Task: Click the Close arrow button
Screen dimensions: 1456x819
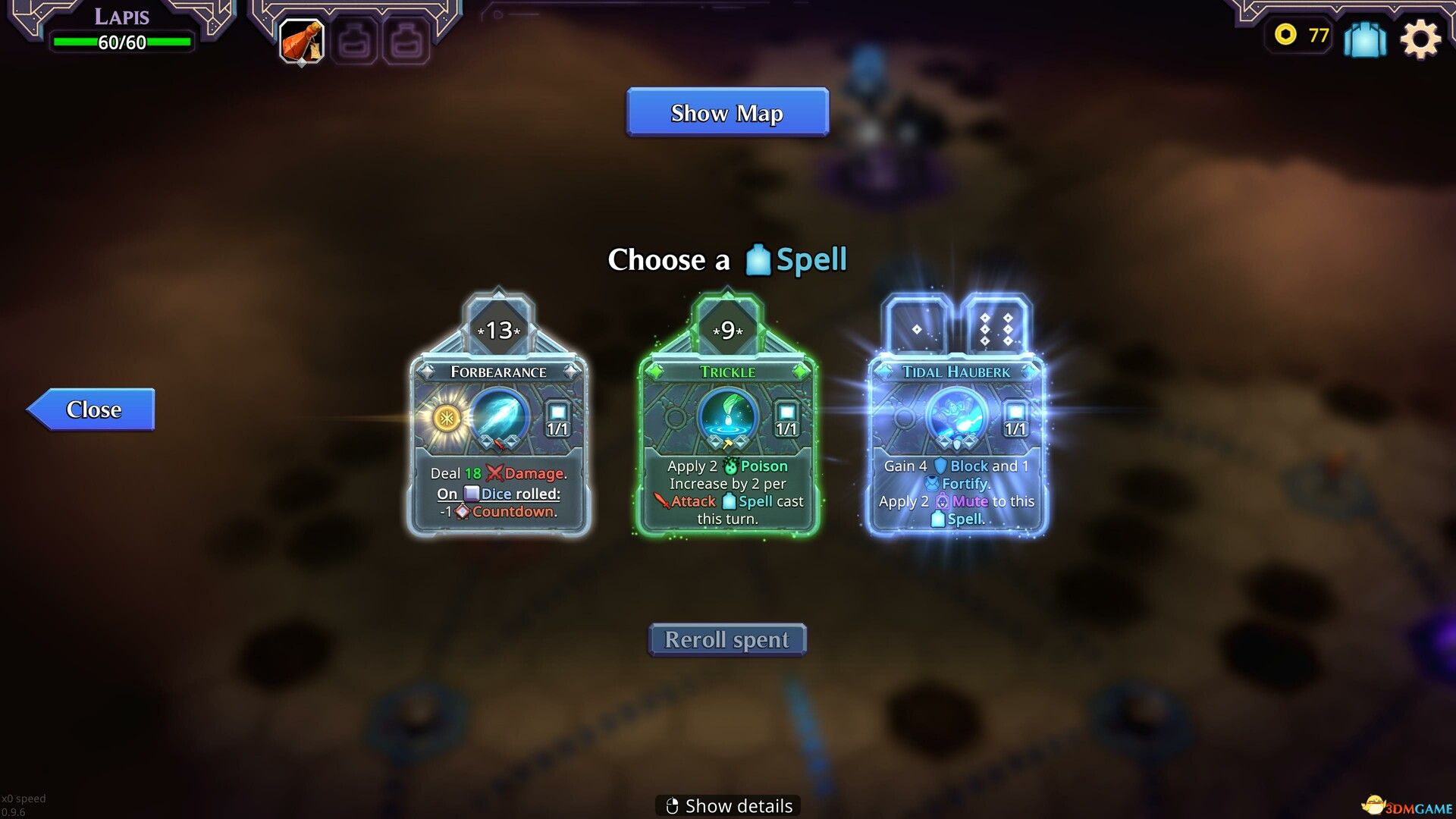Action: pyautogui.click(x=91, y=409)
